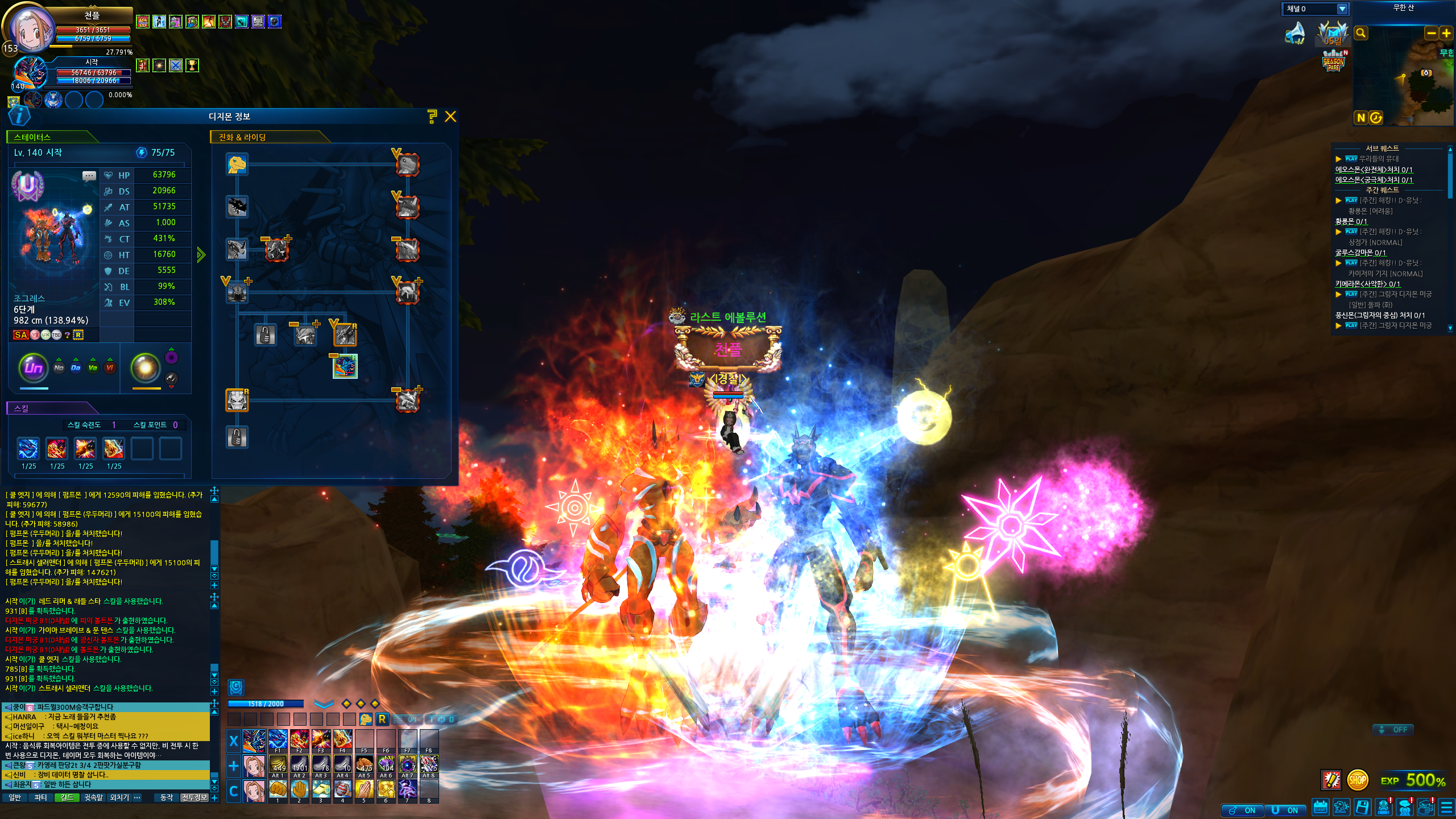Open the gold SHOP coin button
The image size is (1456, 819).
[1357, 780]
